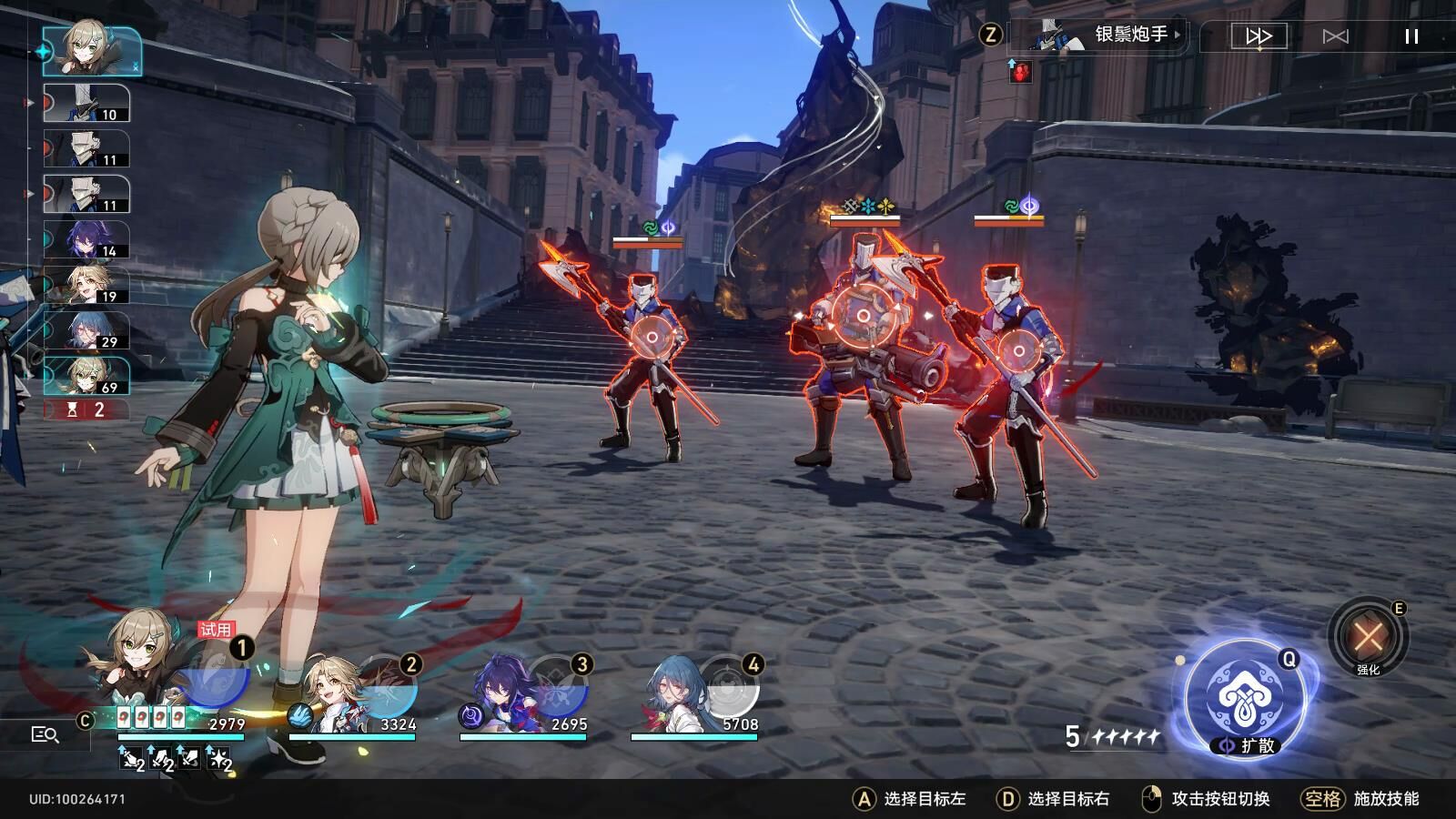Screen dimensions: 1456x819
Task: Click the star-shaped buff icon with count 2
Action: click(x=217, y=759)
